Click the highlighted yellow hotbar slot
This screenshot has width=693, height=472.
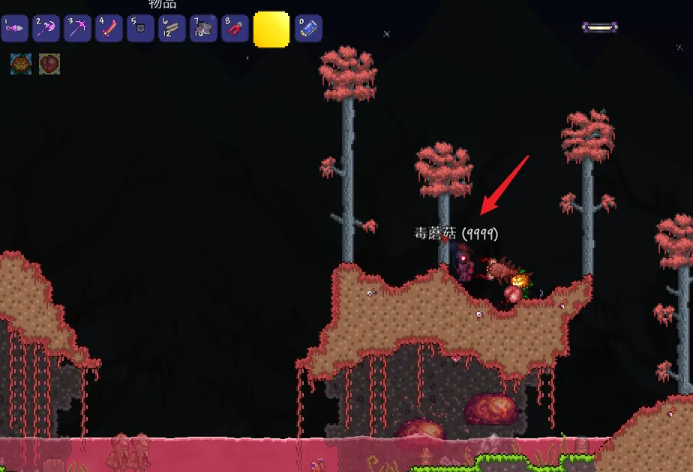271,29
